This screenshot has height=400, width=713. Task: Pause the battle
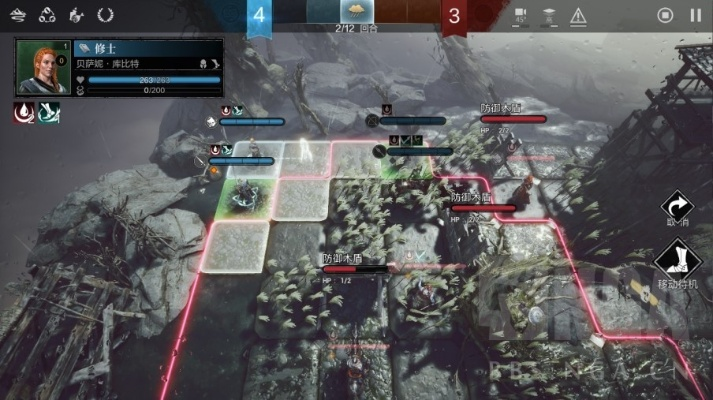[696, 15]
